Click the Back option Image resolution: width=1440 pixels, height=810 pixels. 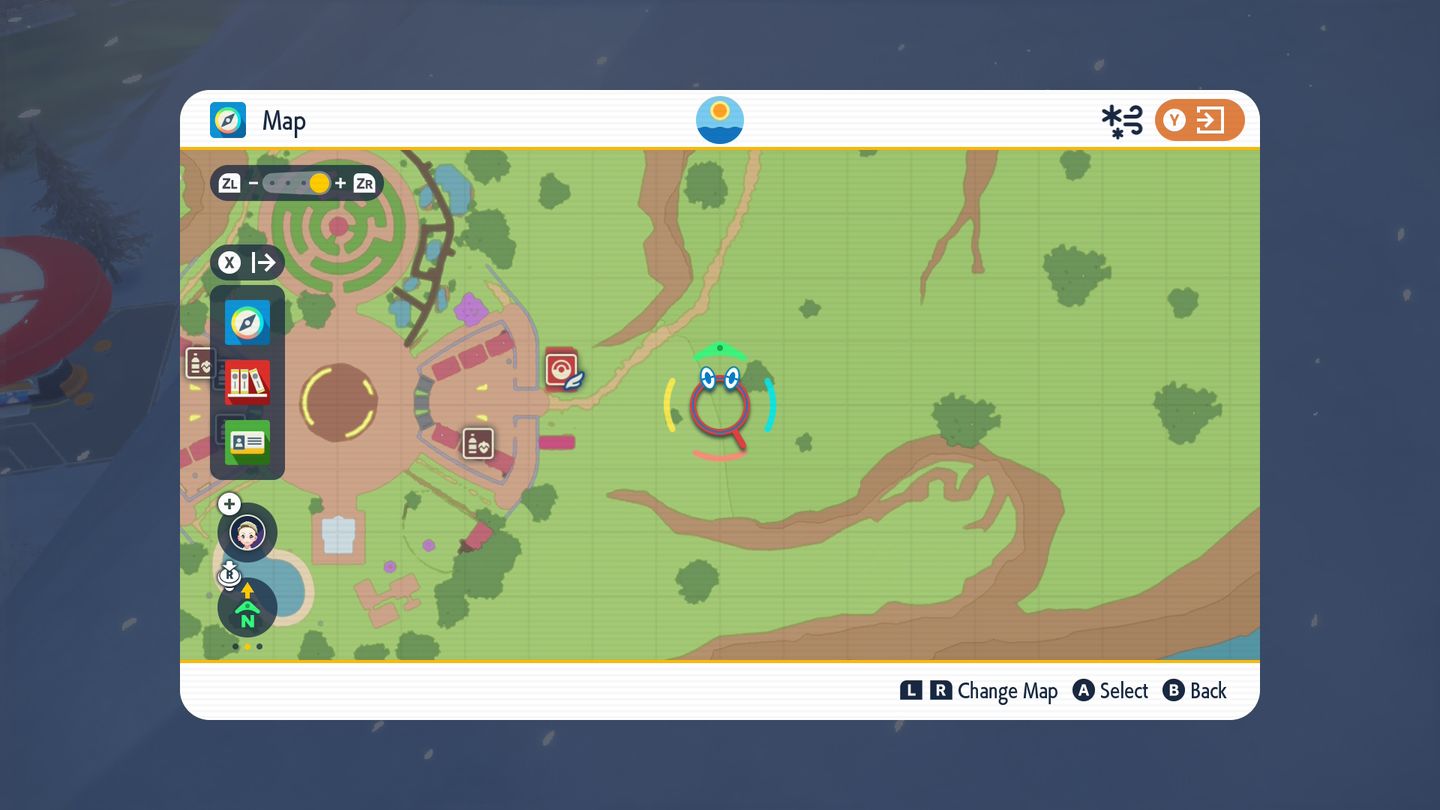tap(1195, 691)
